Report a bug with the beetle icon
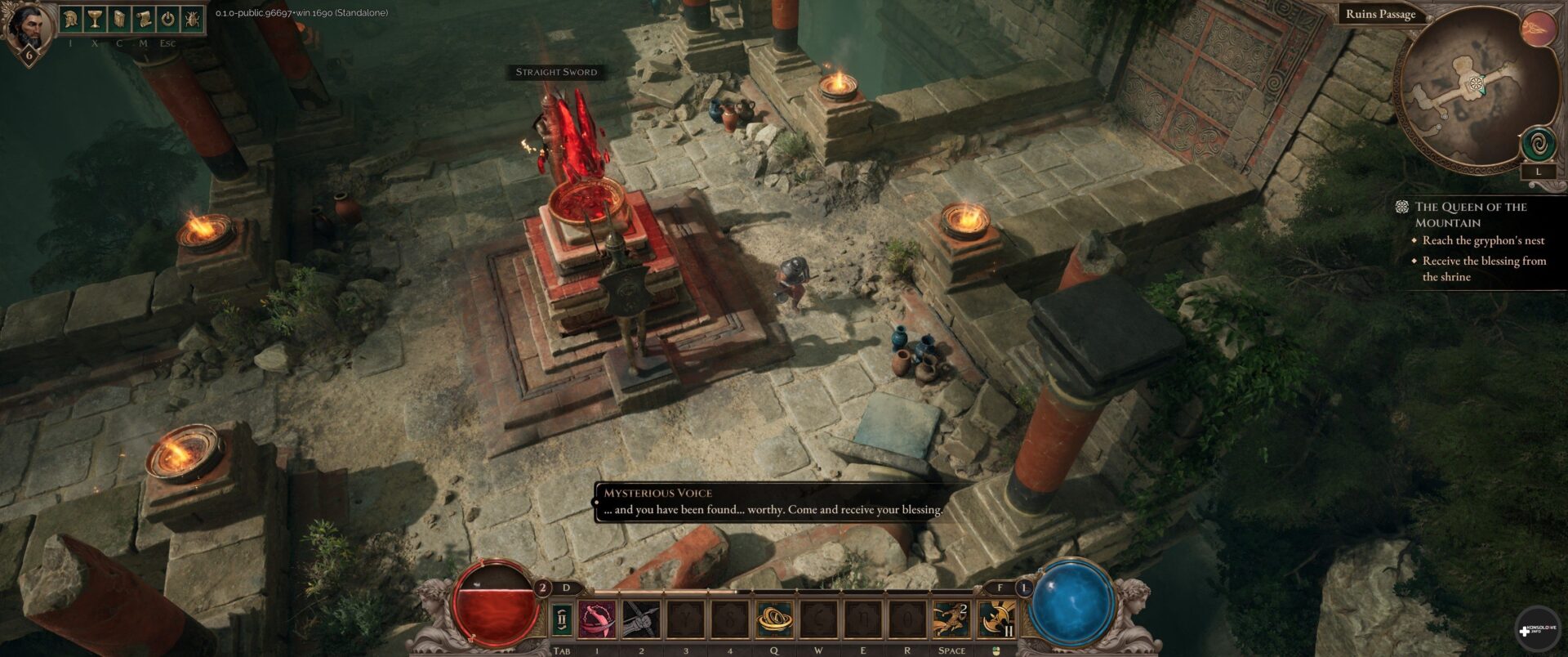1568x657 pixels. coord(193,19)
